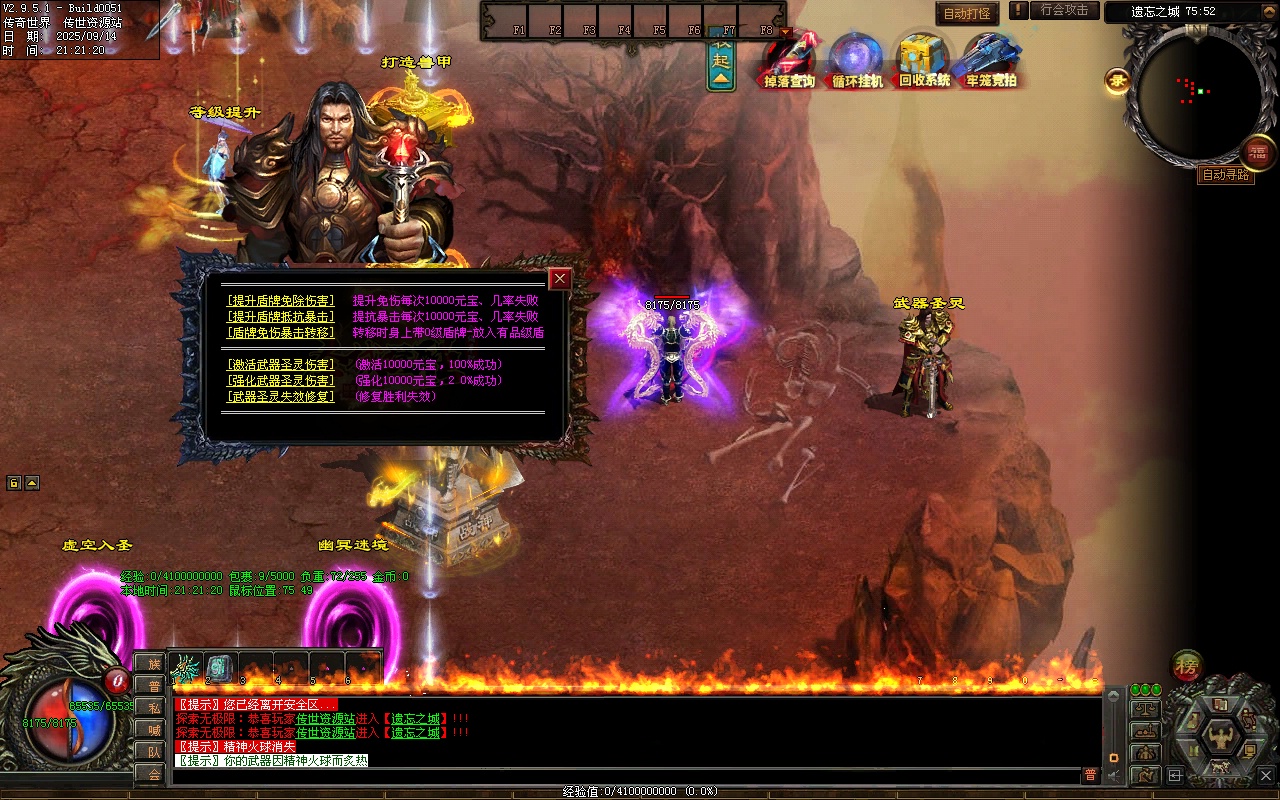The width and height of the screenshot is (1280, 800).
Task: Click the circular minimap
Action: (1198, 96)
